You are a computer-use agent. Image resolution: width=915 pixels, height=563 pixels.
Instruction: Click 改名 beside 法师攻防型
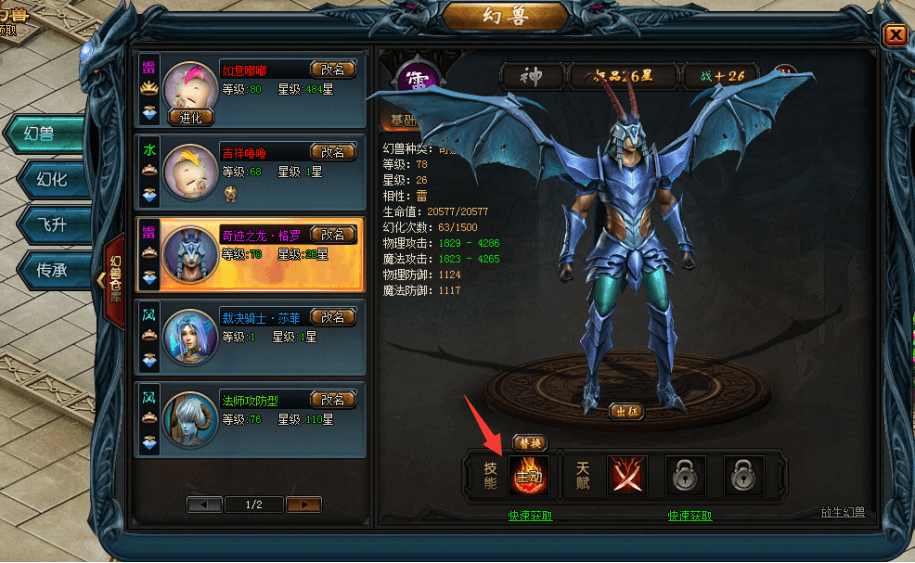pos(333,400)
